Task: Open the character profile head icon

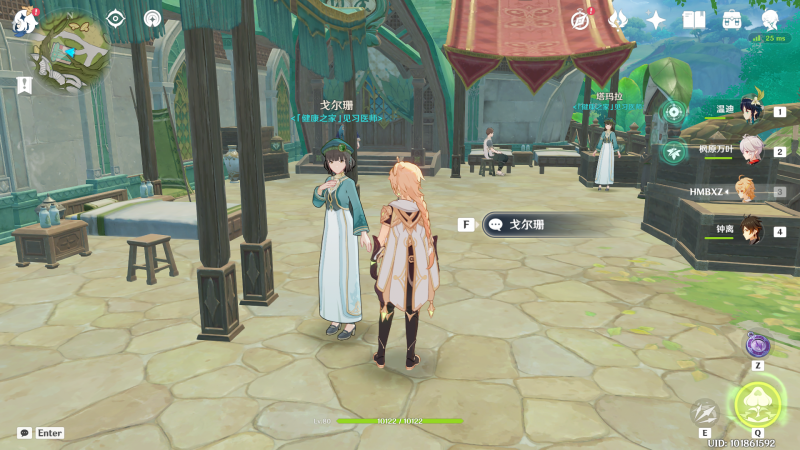Action: pyautogui.click(x=770, y=19)
